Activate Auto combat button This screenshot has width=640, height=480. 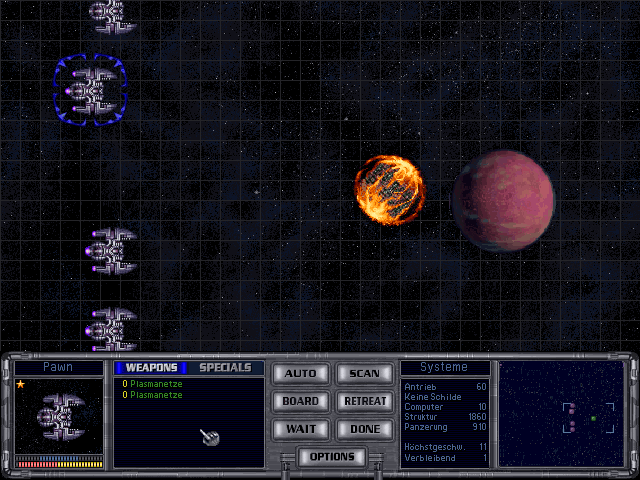point(300,374)
